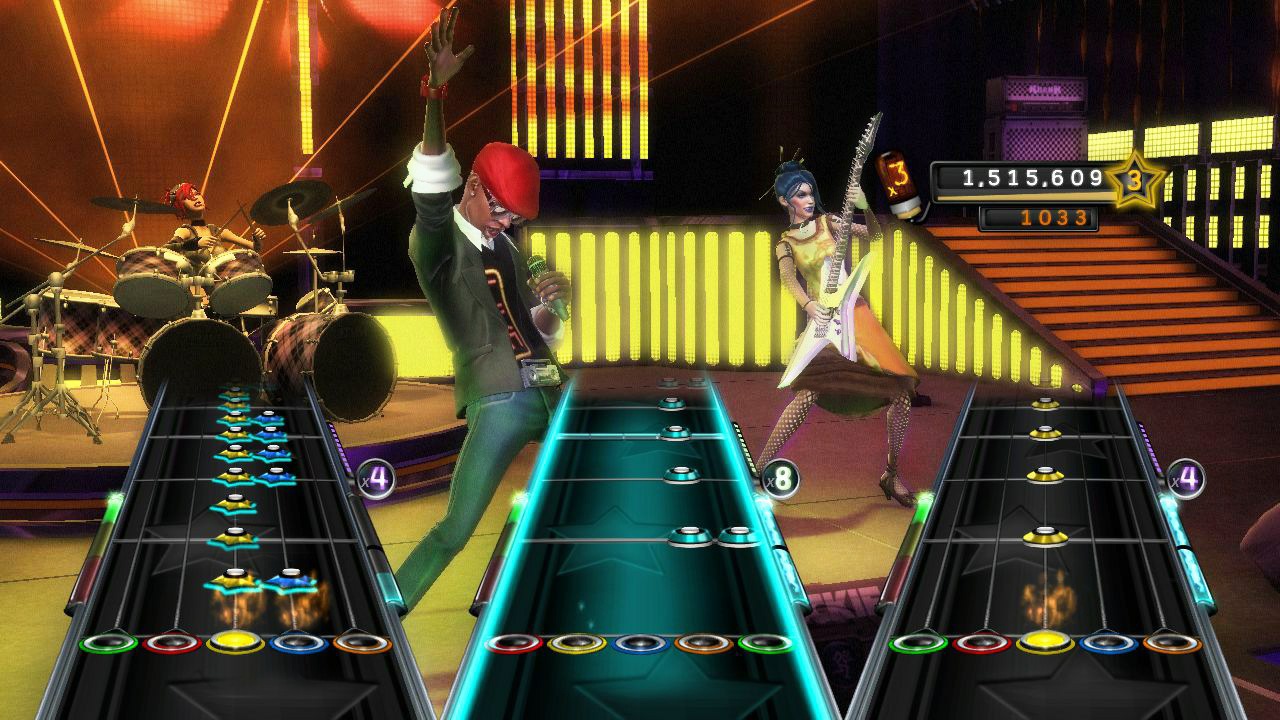
Task: Click the x8 multiplier badge on the vocals track
Action: (x=779, y=479)
